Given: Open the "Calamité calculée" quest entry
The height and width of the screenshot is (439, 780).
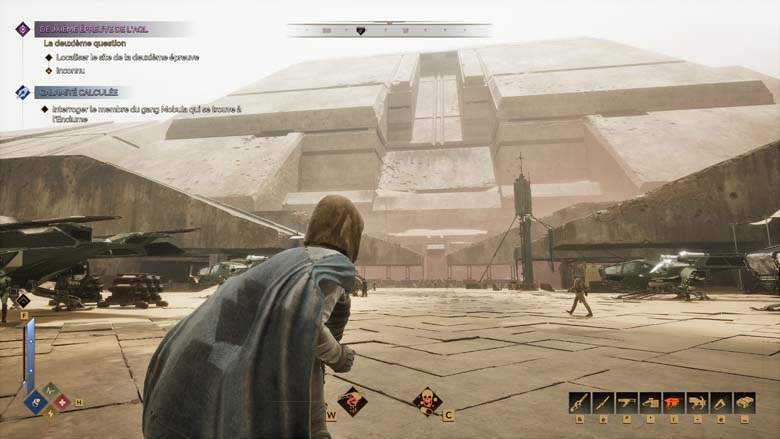Looking at the screenshot, I should tap(78, 92).
